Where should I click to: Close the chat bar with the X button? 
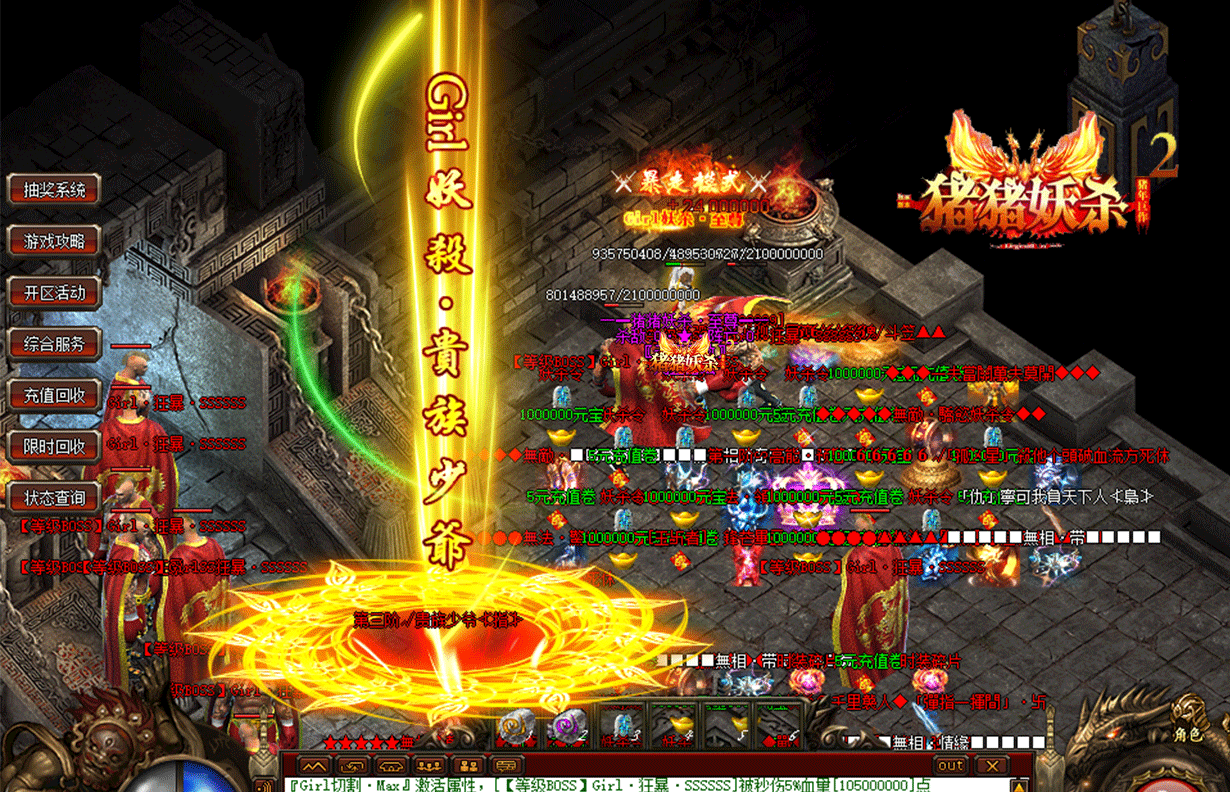[x=992, y=766]
